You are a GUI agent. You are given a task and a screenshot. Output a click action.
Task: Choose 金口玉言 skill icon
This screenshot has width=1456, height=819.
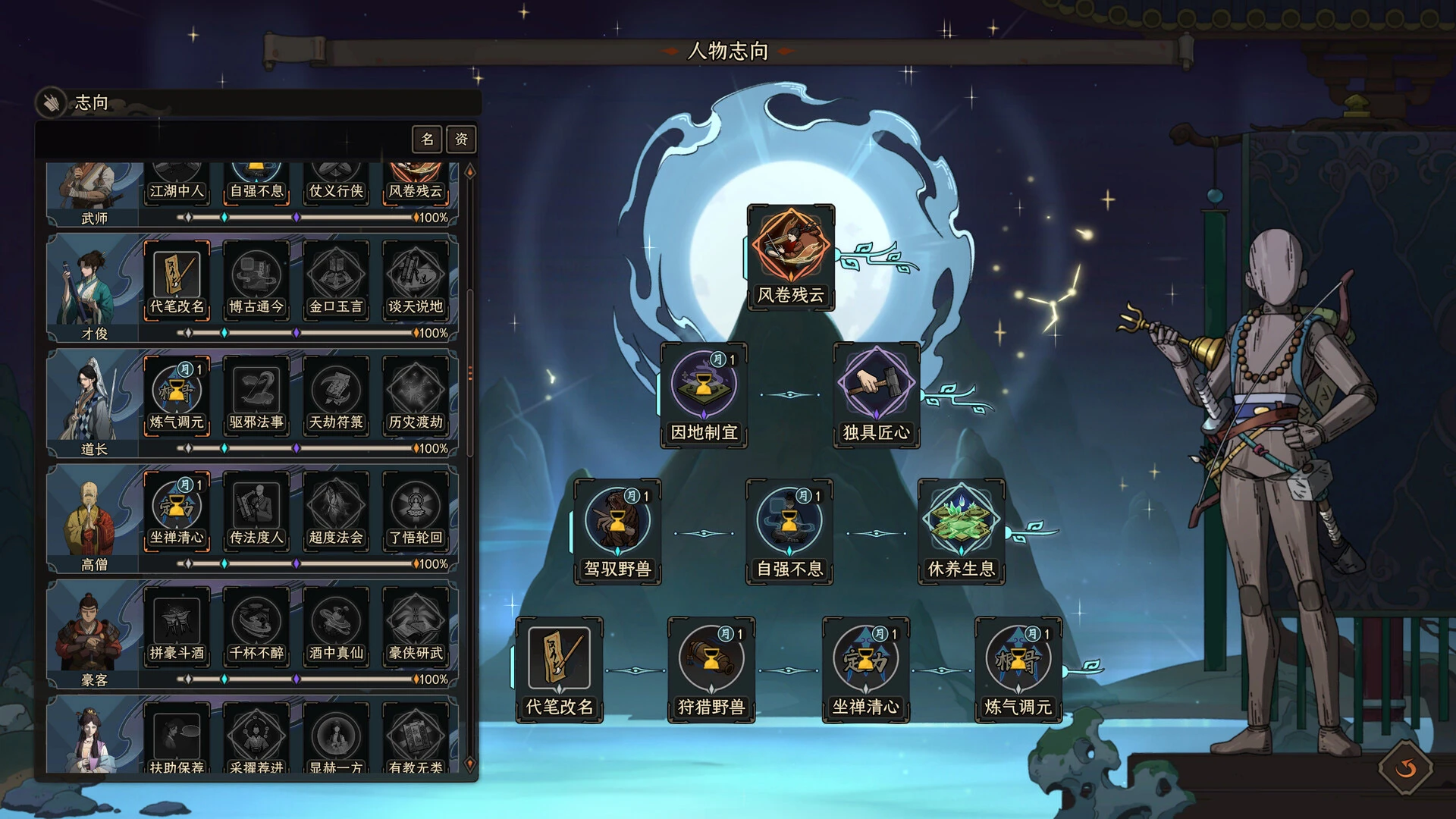[336, 276]
